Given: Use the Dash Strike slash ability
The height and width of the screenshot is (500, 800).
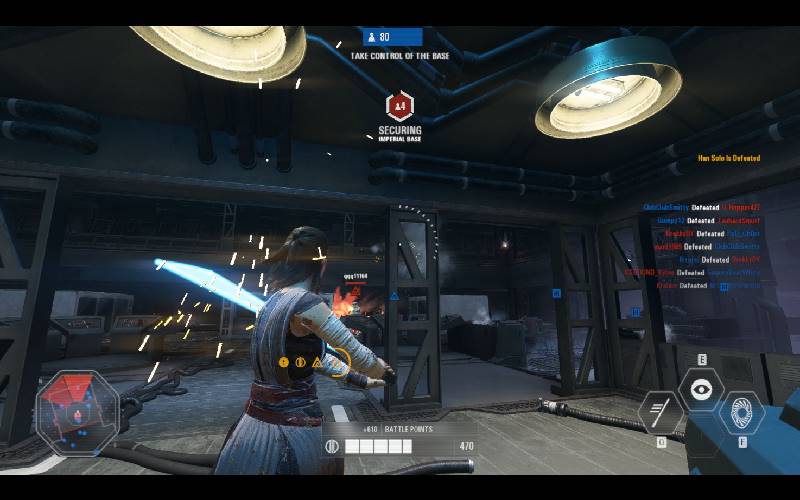Looking at the screenshot, I should [x=661, y=410].
